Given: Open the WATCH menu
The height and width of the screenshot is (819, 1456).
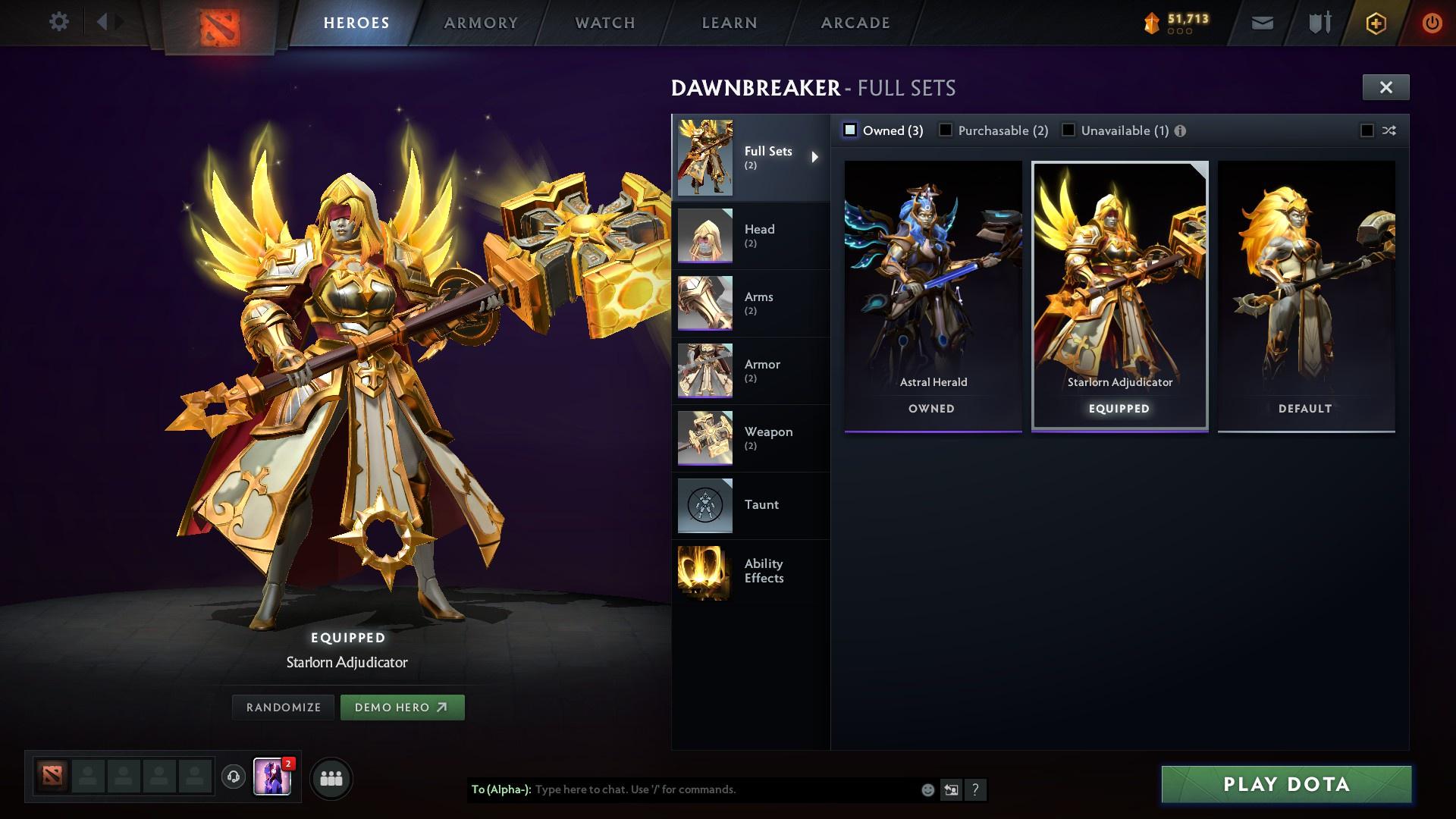Looking at the screenshot, I should point(604,23).
